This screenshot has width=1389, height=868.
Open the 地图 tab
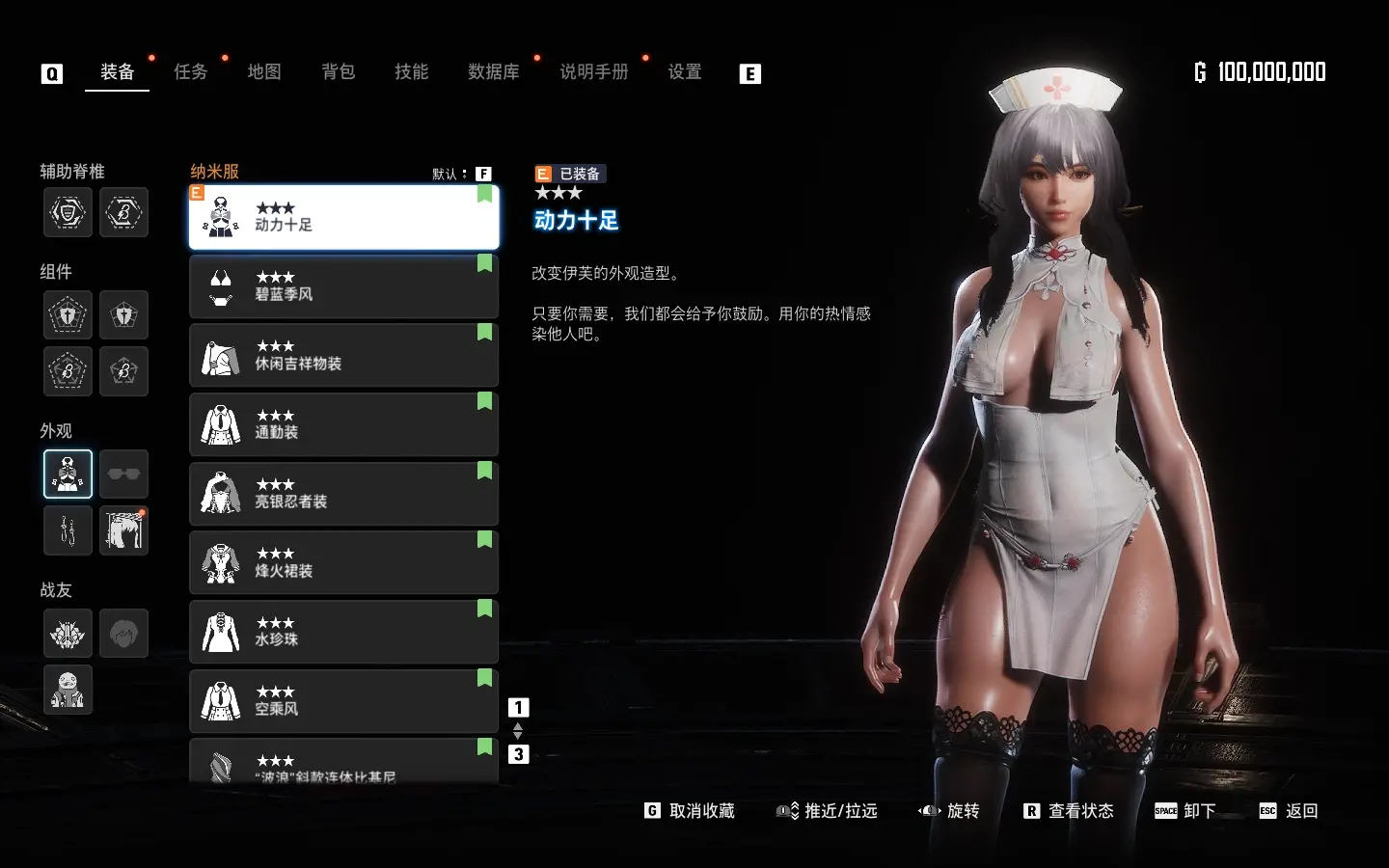[x=264, y=72]
